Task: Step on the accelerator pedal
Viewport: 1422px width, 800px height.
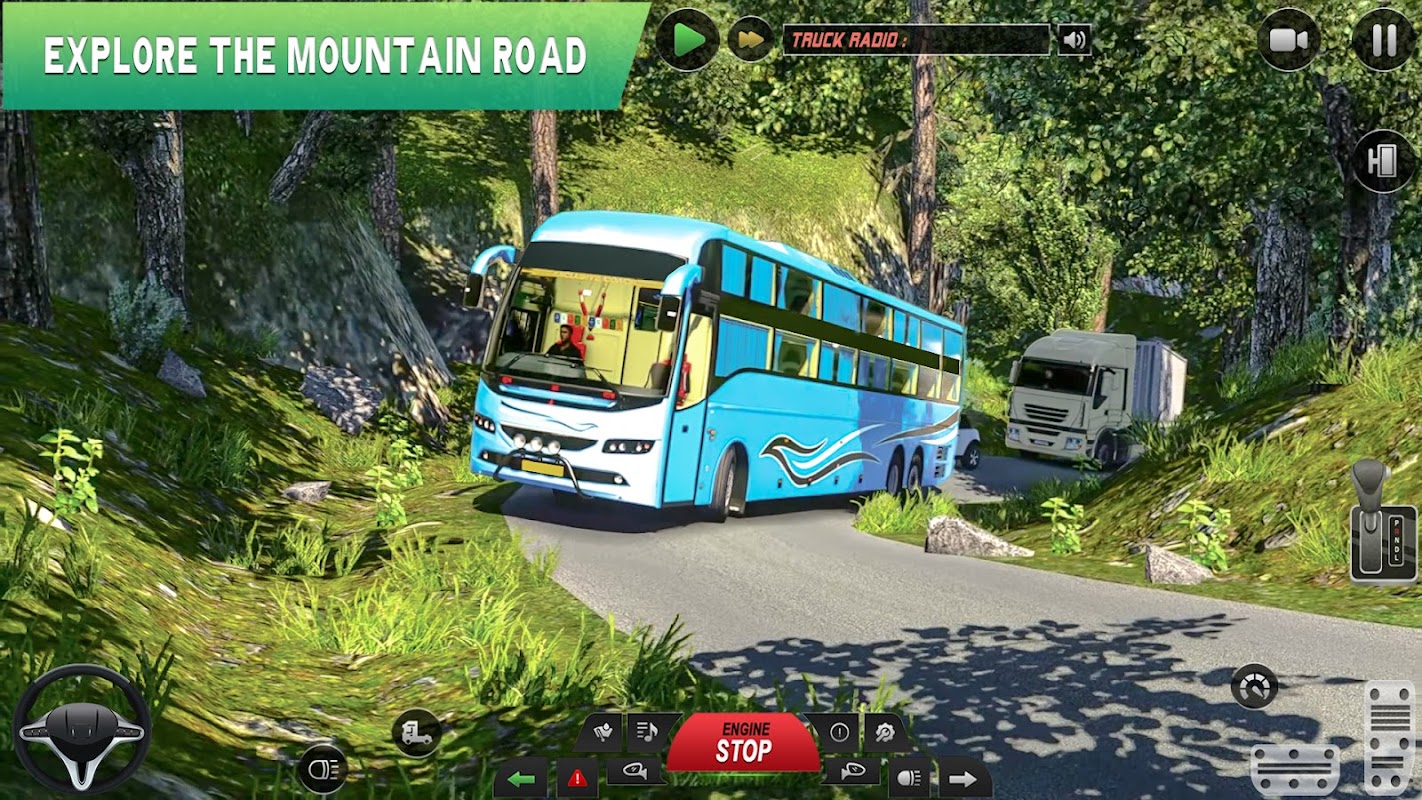Action: coord(1390,735)
